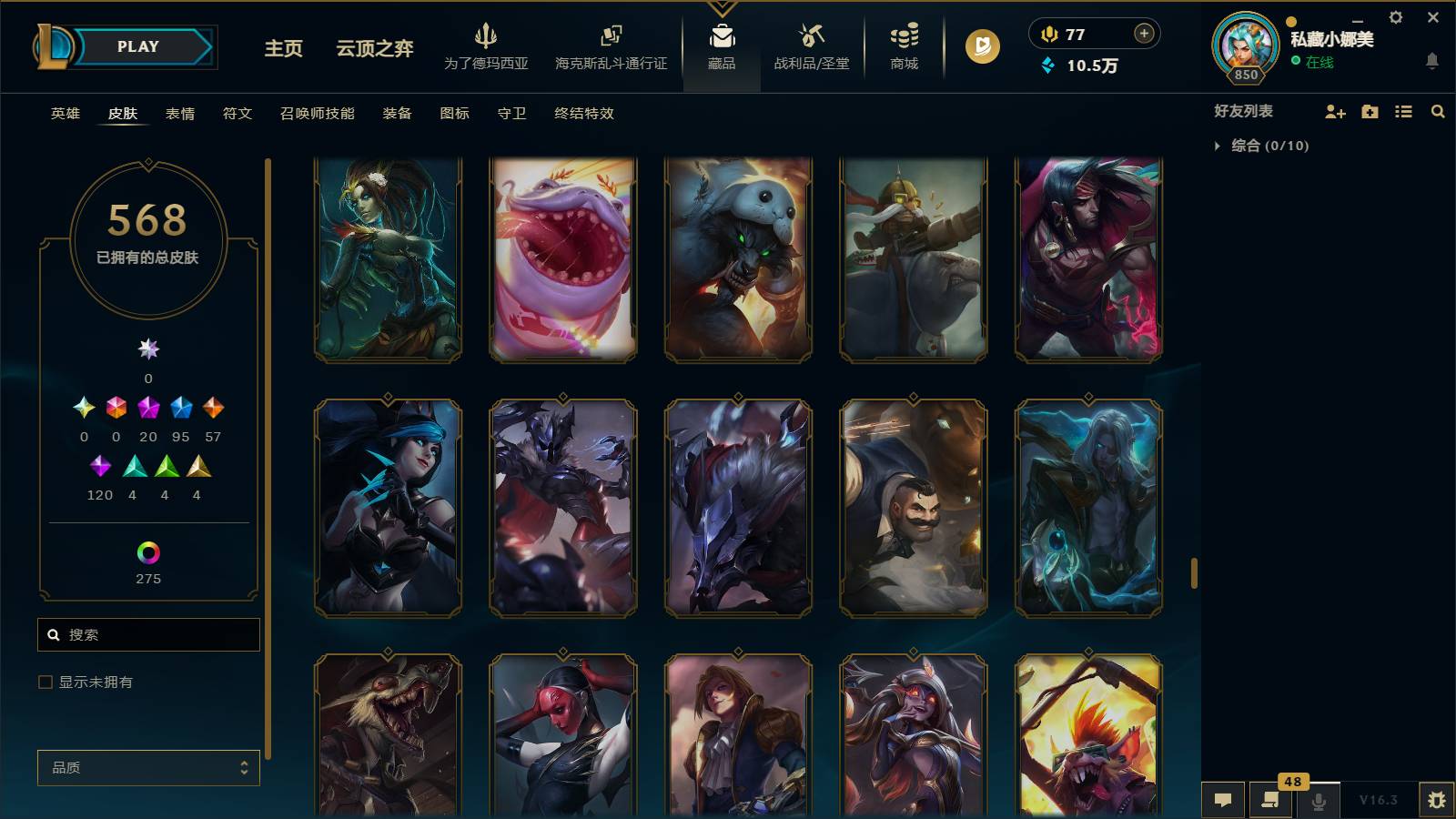The height and width of the screenshot is (819, 1456).
Task: Open the chat conversations icon at bottom right
Action: [1223, 800]
